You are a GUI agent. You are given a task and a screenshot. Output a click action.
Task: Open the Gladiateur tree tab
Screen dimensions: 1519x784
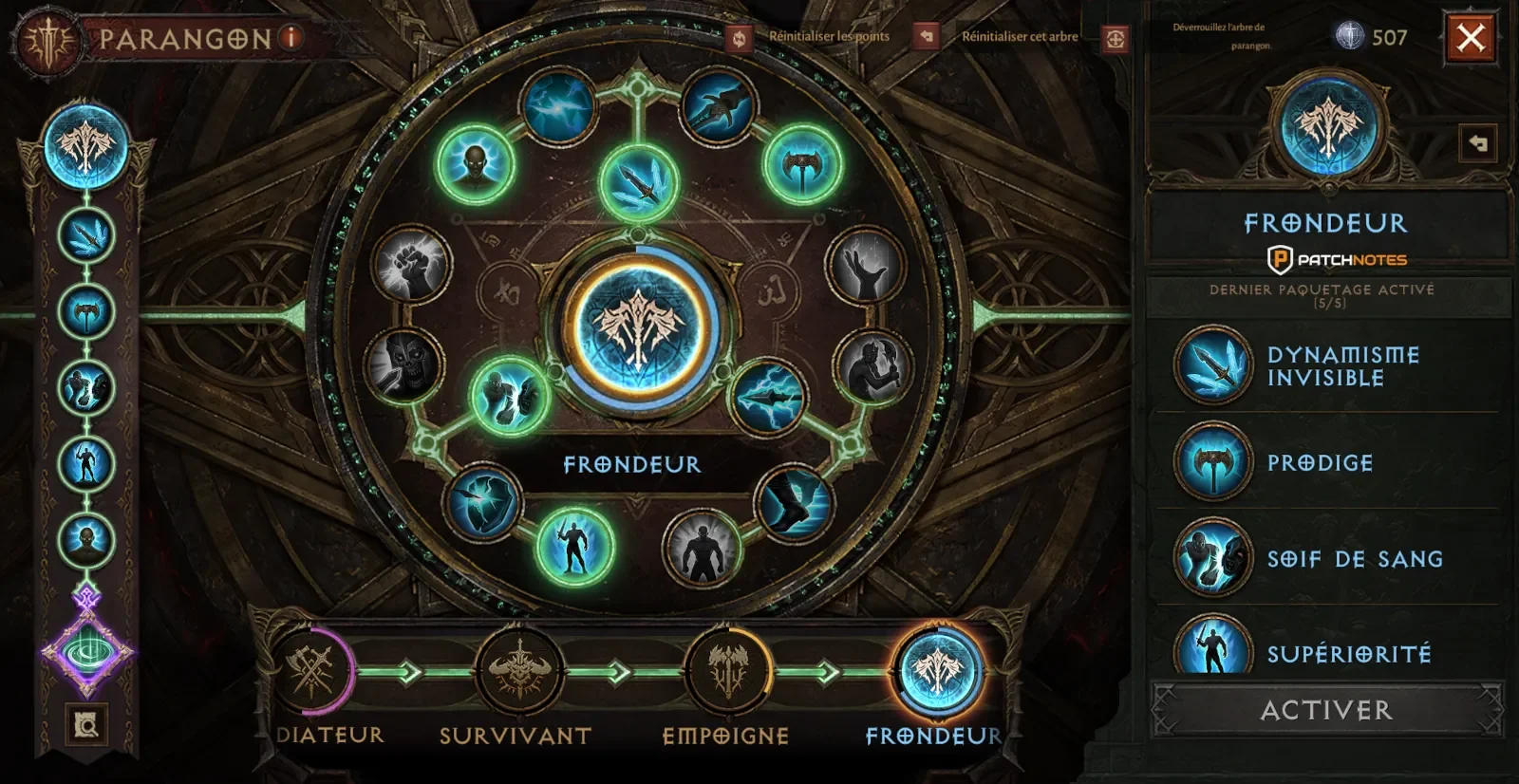[x=314, y=672]
